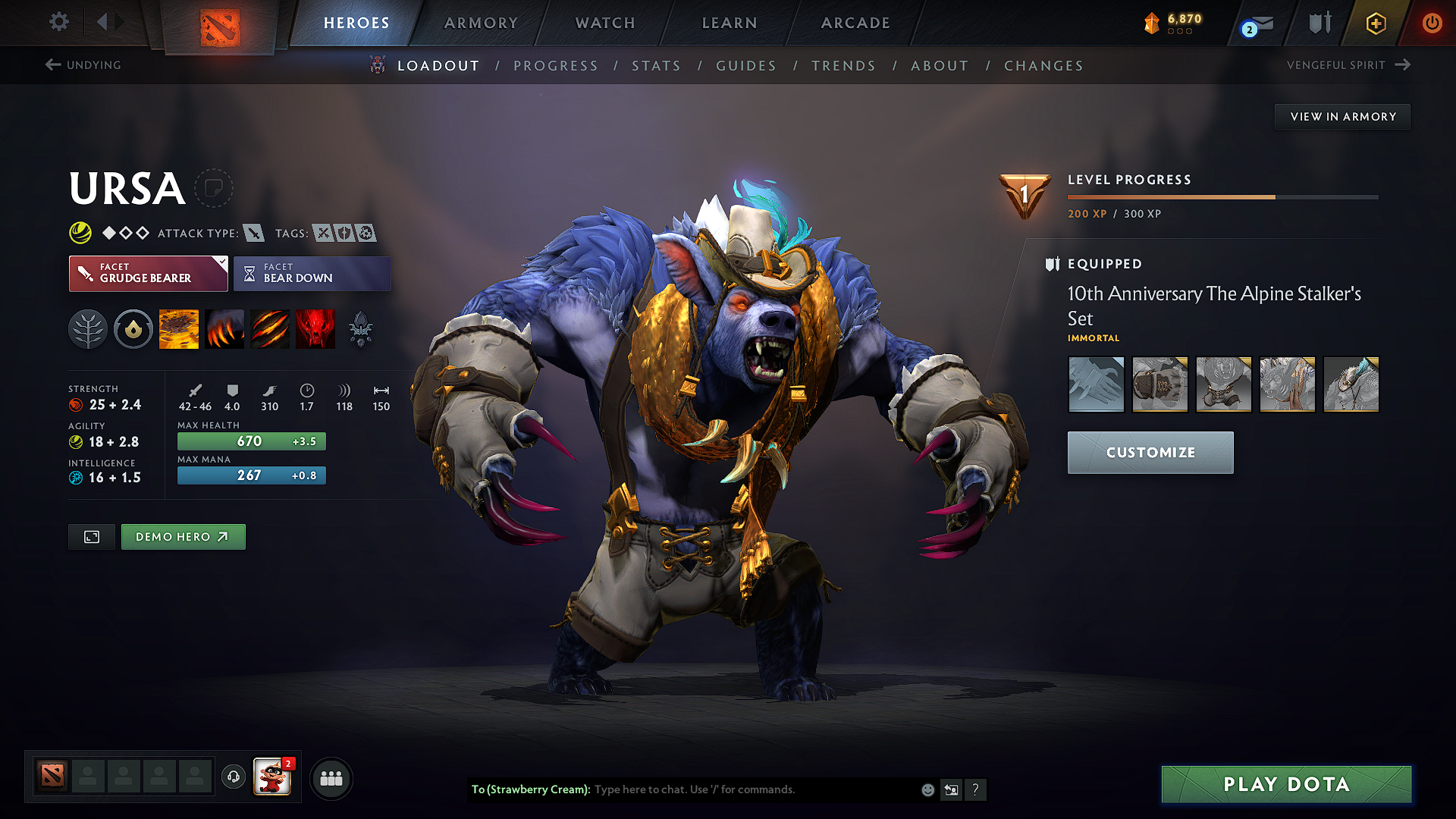1456x819 pixels.
Task: Switch to the ARMORY tab
Action: coord(480,23)
